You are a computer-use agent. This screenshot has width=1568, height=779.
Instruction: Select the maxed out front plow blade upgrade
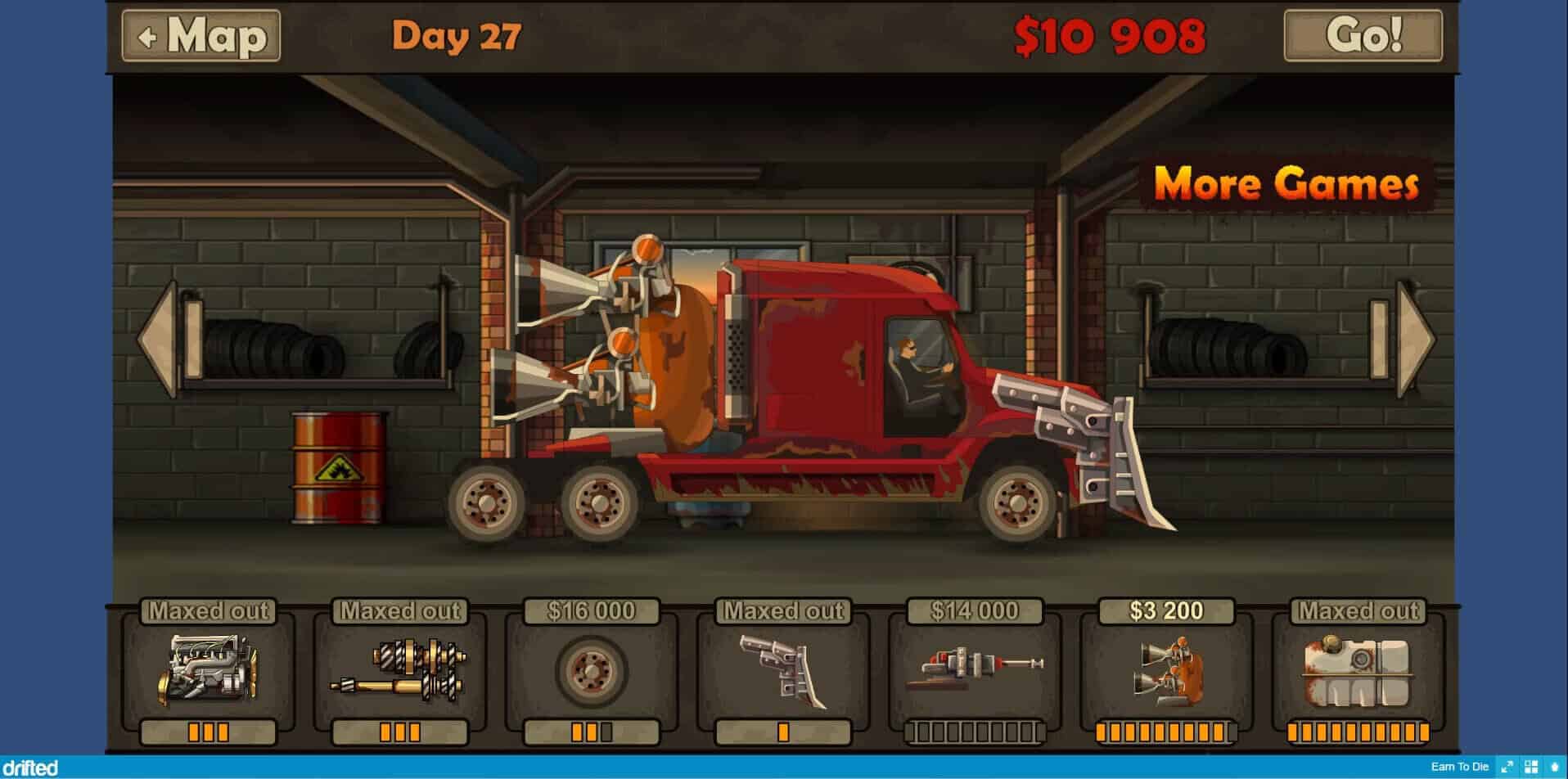click(x=783, y=671)
